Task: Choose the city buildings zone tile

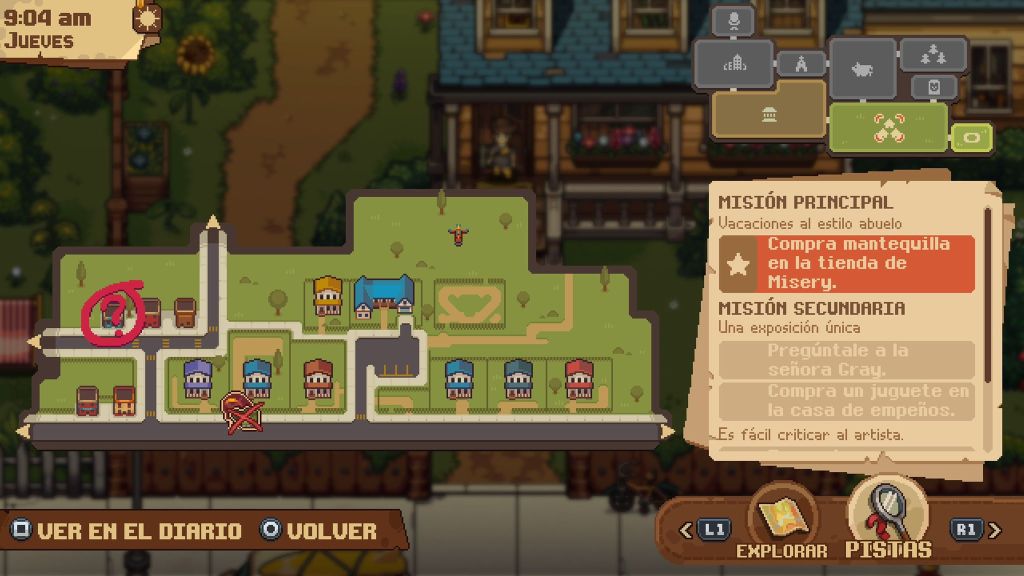Action: (735, 63)
